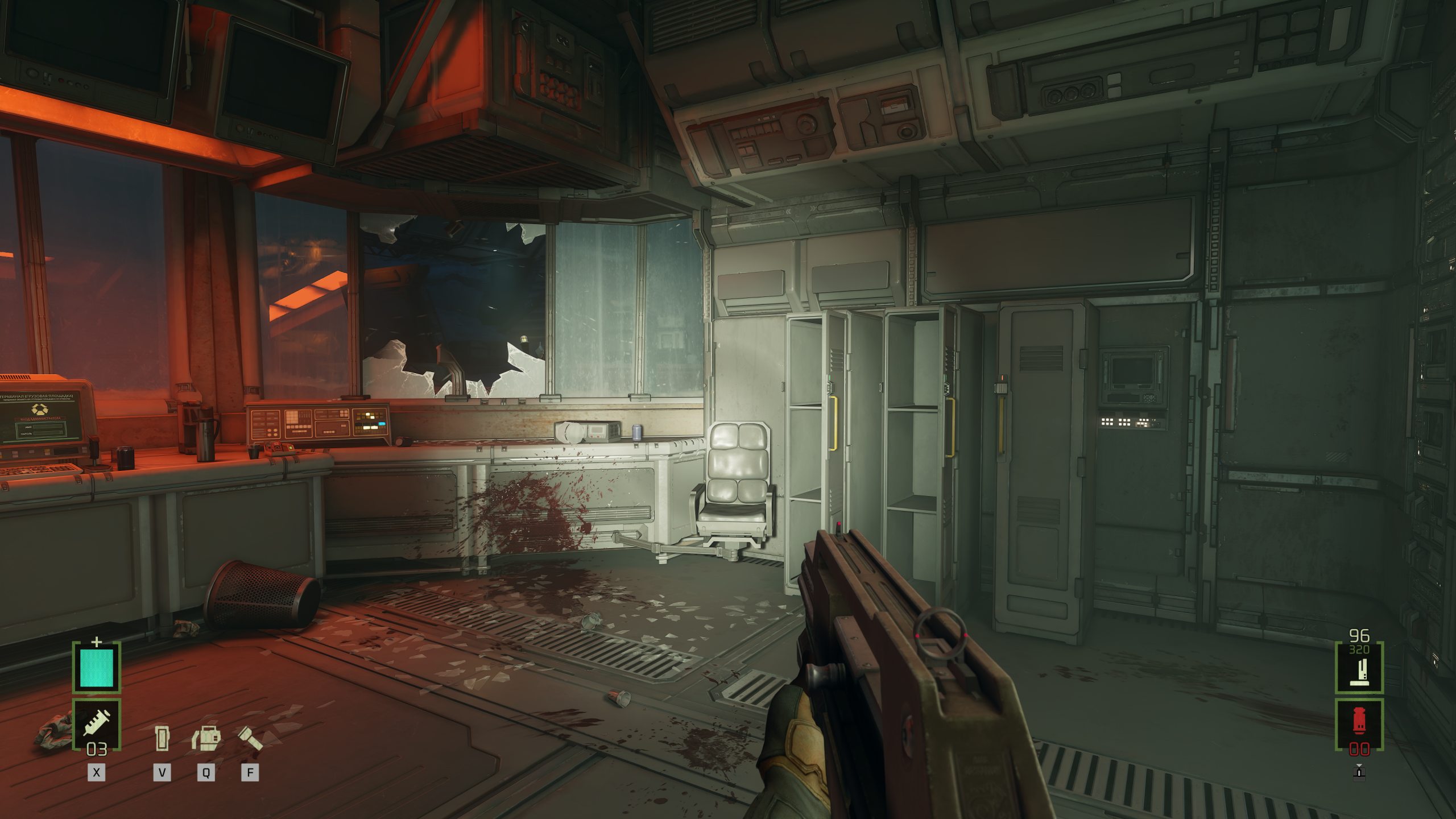1456x819 pixels.
Task: Select the primary ammo magazine slot
Action: click(x=1359, y=667)
